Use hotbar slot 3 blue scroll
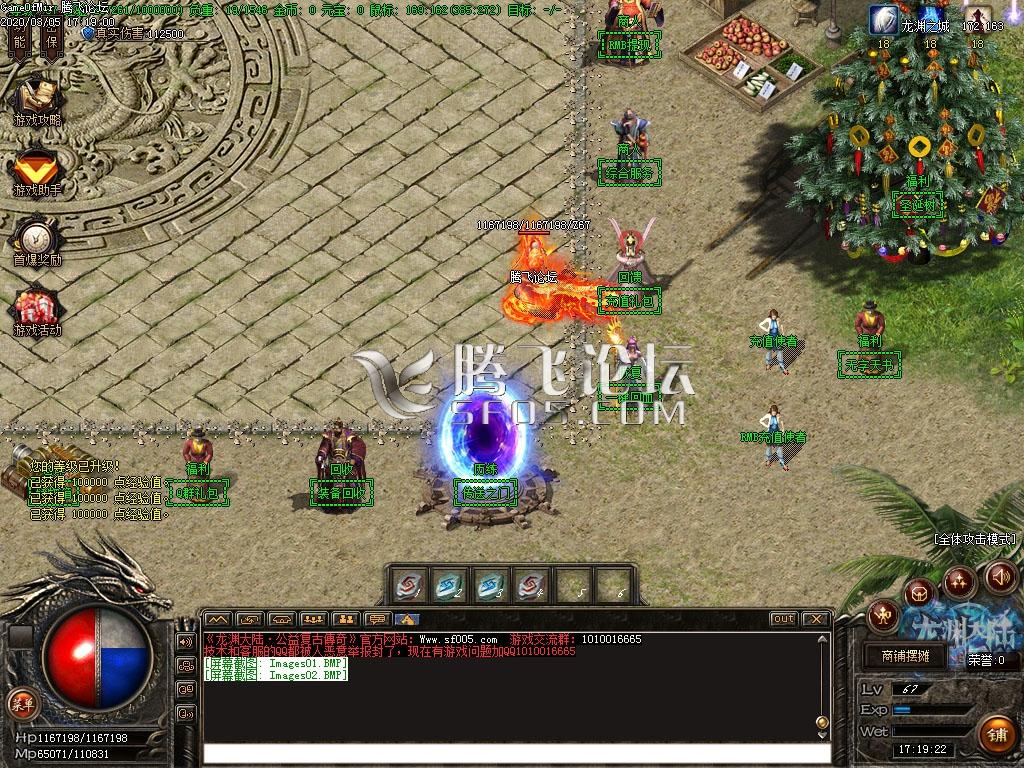 [x=490, y=585]
